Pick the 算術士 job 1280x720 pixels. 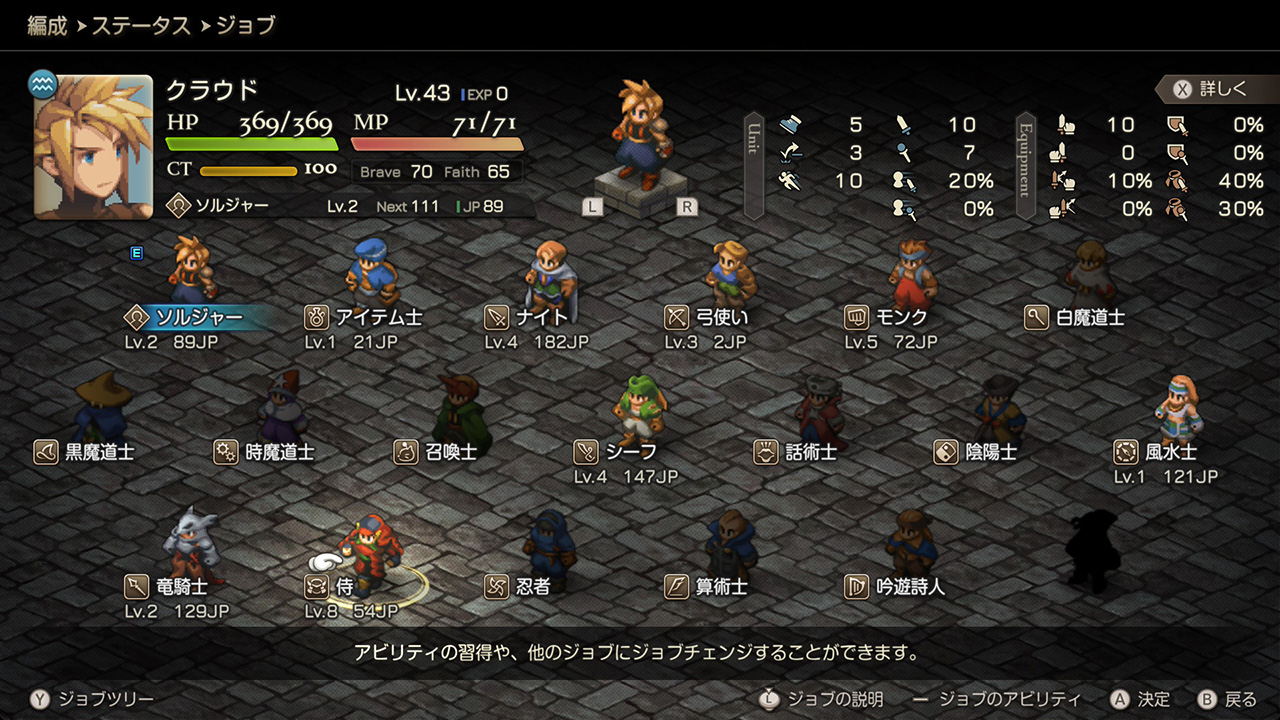(x=708, y=586)
